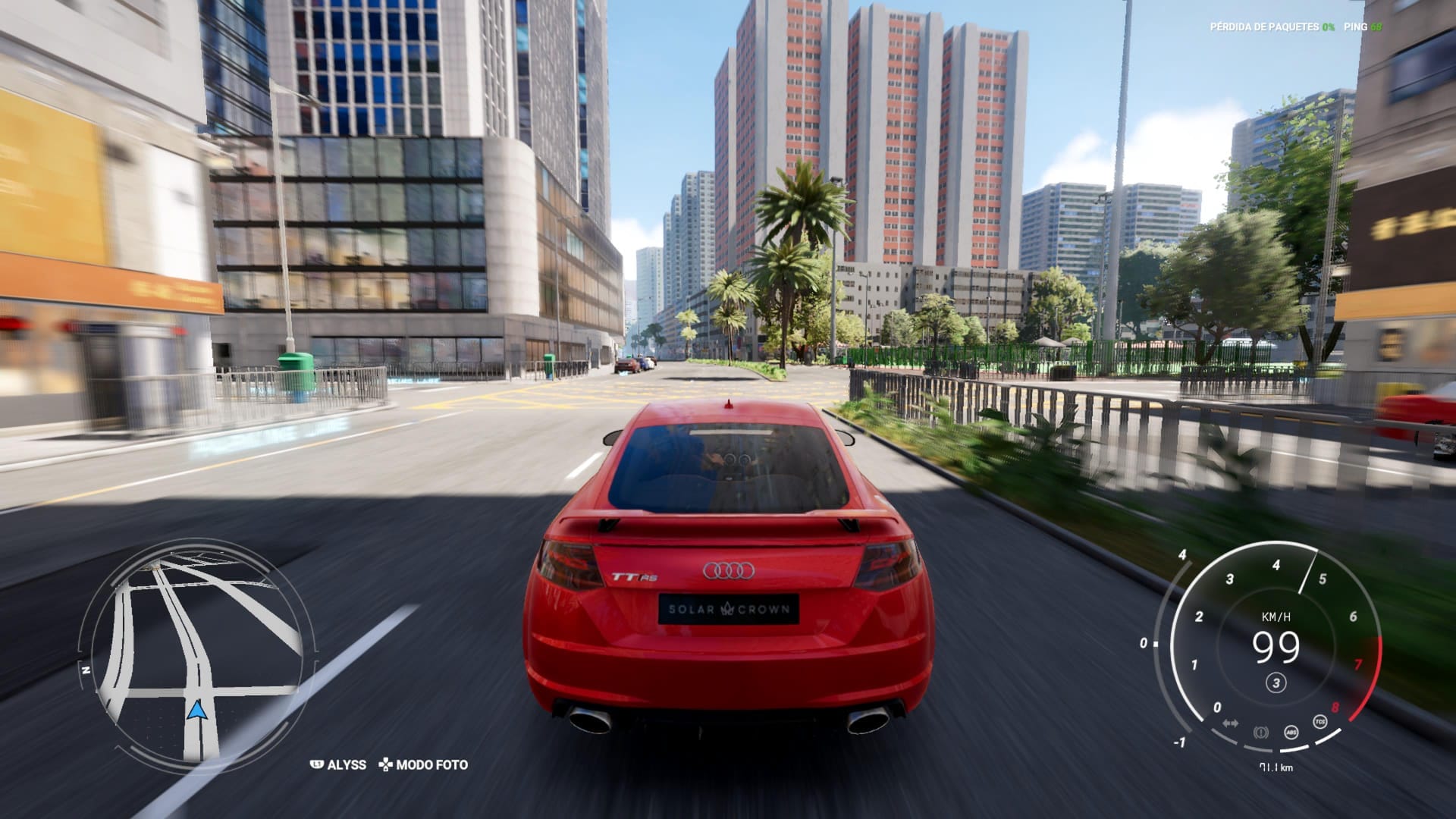Select the ALYSS assistant label
Viewport: 1456px width, 819px height.
339,764
